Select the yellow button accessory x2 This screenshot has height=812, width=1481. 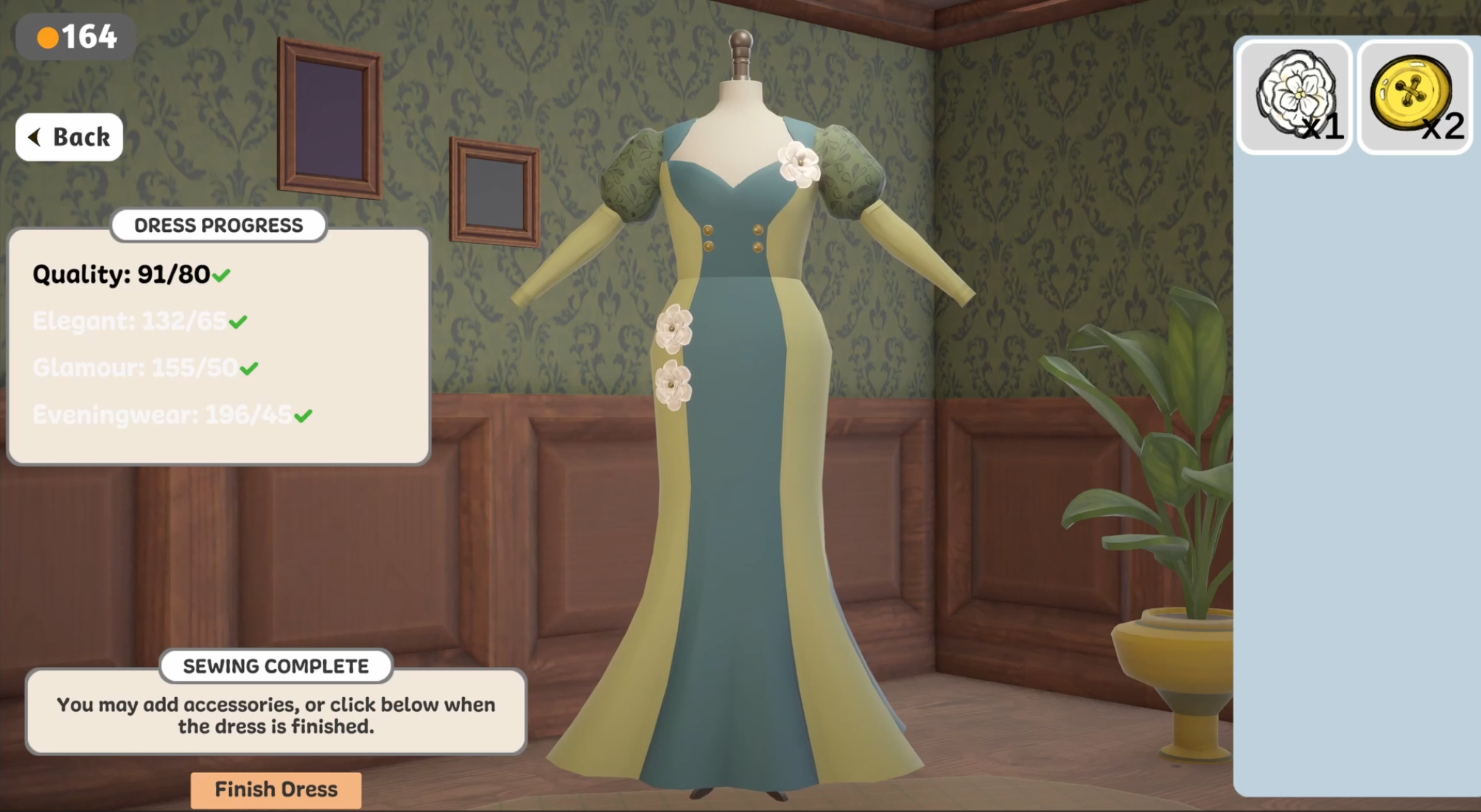pyautogui.click(x=1413, y=96)
